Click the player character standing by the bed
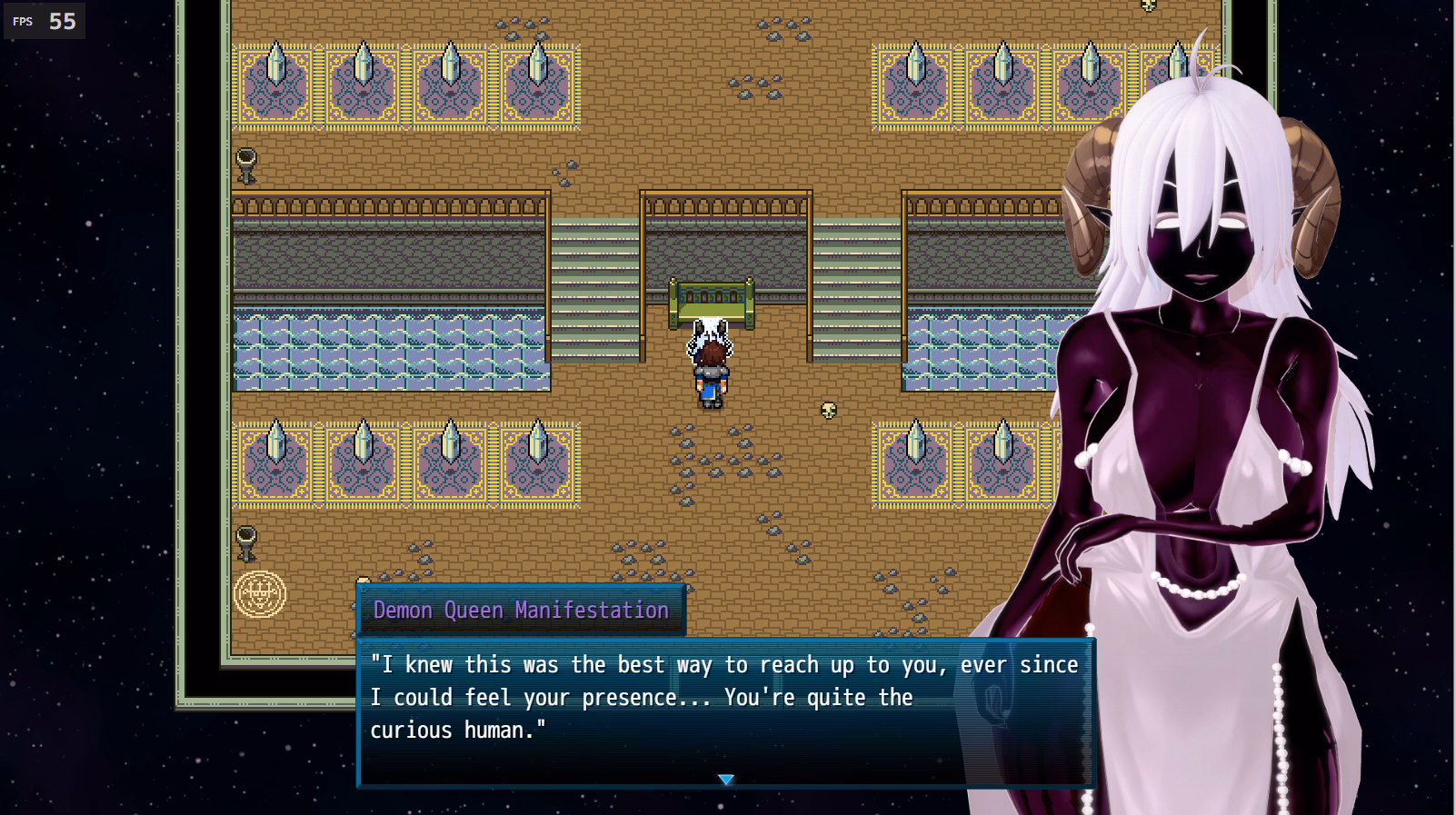 [x=711, y=382]
